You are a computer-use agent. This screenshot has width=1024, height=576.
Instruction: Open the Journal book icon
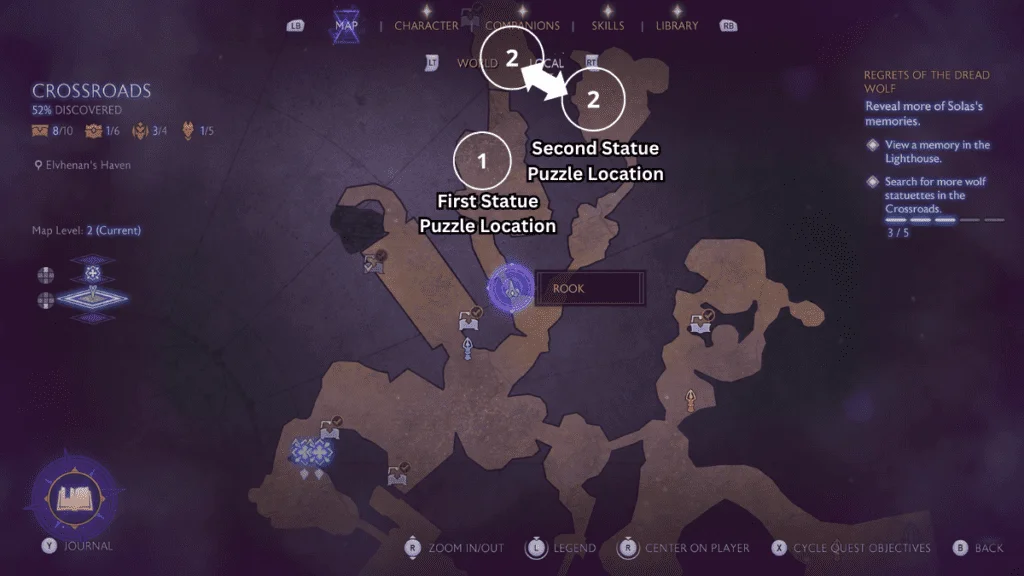click(75, 497)
